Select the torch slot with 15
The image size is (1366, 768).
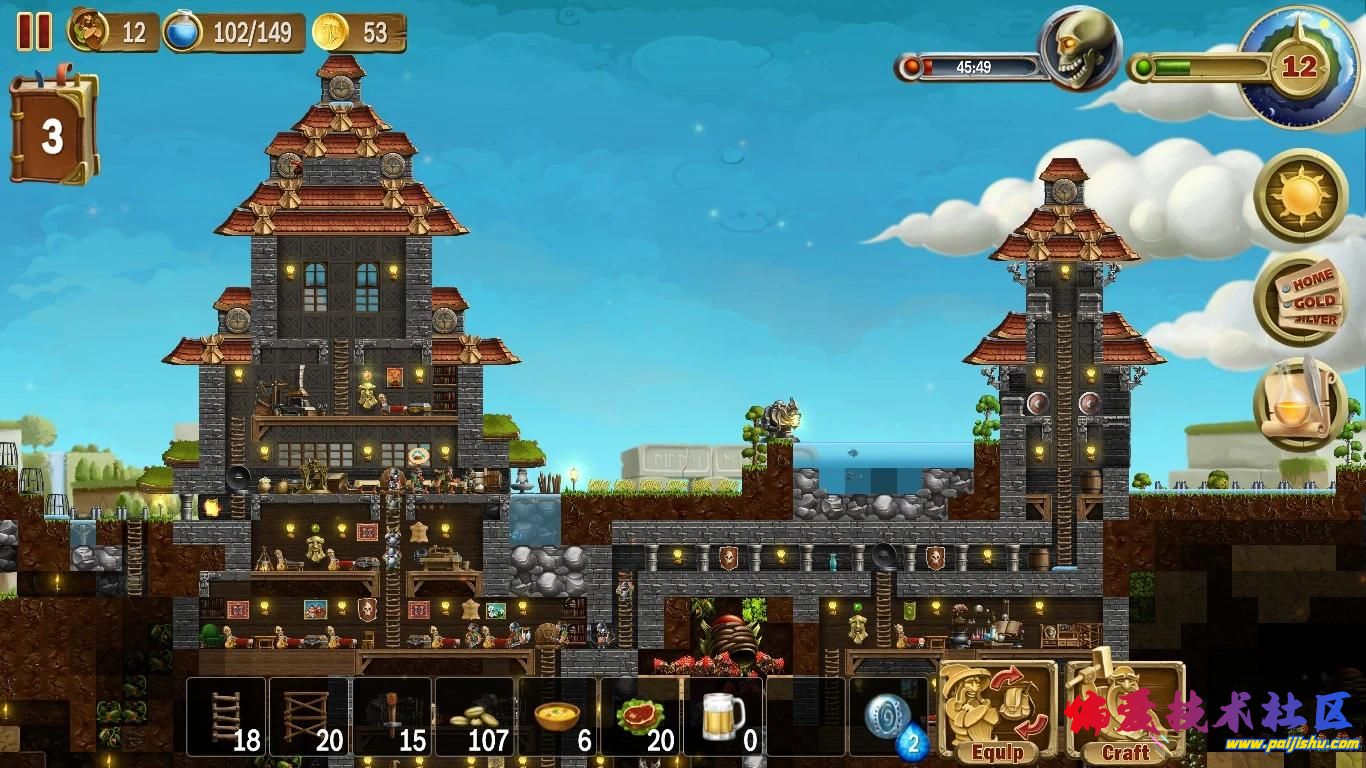[392, 717]
